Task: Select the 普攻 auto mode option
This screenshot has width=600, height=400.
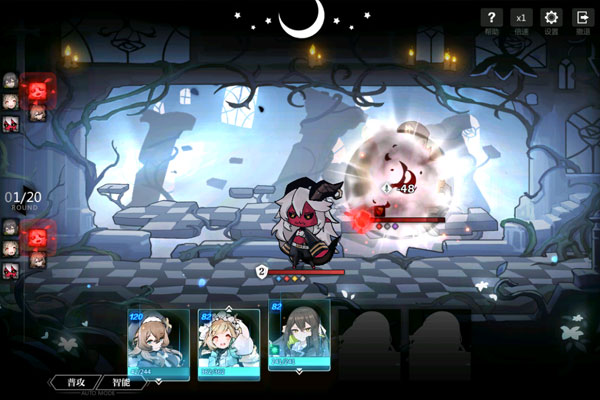Action: 76,381
